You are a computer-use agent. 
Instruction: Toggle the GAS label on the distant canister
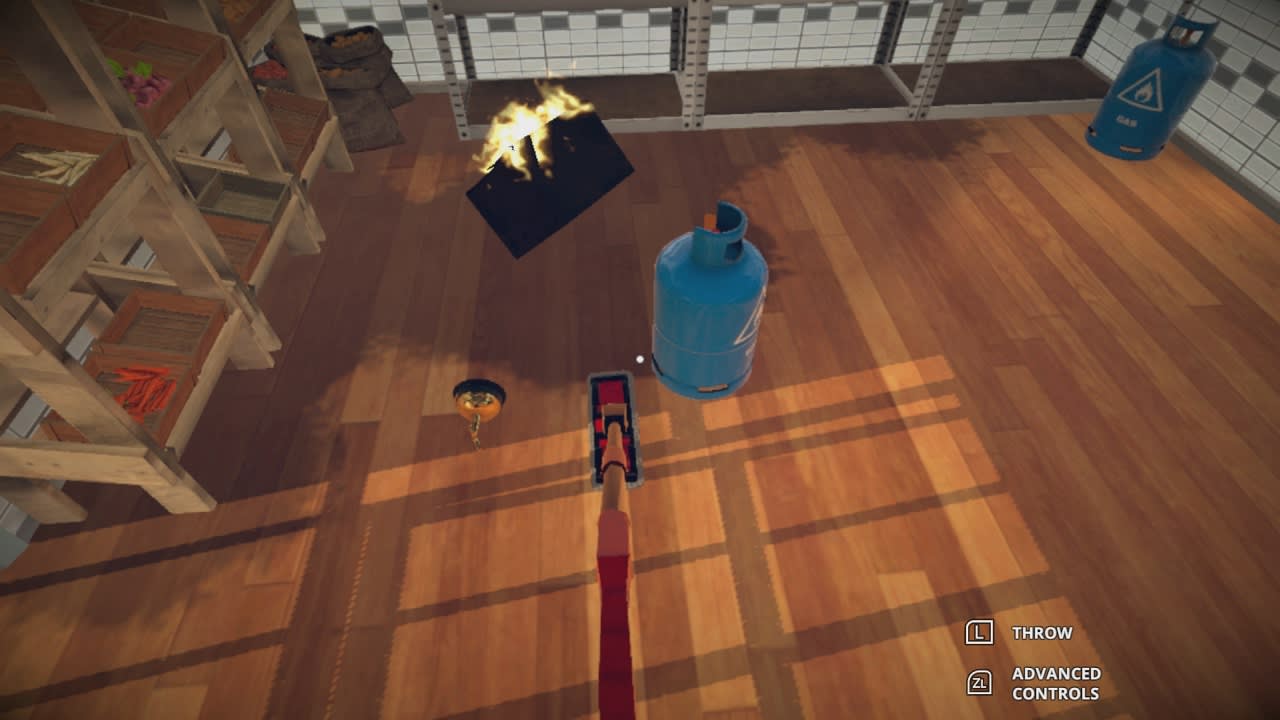coord(1124,120)
